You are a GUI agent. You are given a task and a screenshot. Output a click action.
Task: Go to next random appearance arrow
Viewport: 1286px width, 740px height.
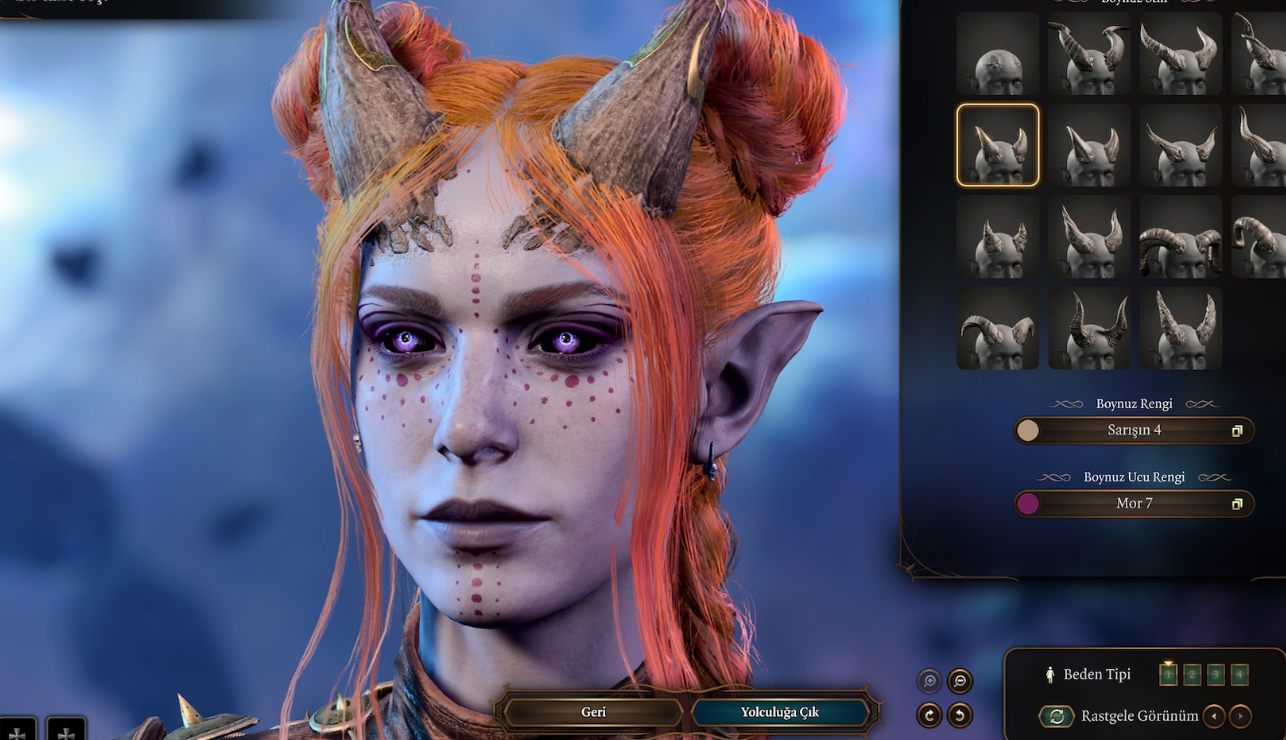(x=1240, y=716)
